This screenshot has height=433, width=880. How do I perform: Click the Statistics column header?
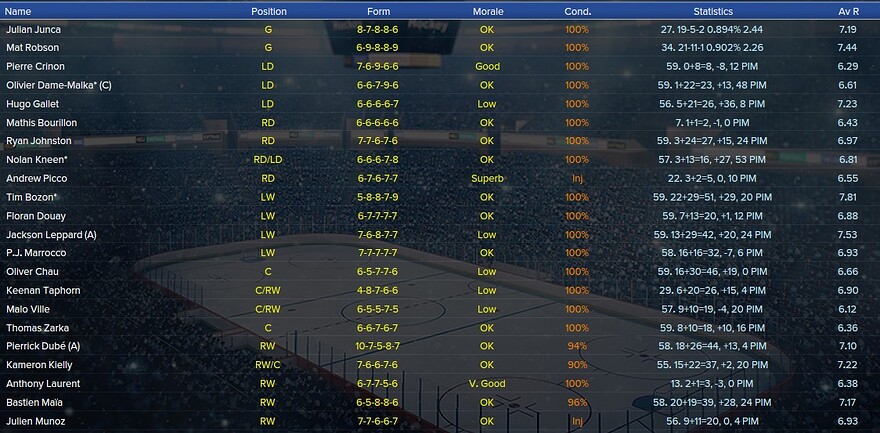(x=712, y=11)
